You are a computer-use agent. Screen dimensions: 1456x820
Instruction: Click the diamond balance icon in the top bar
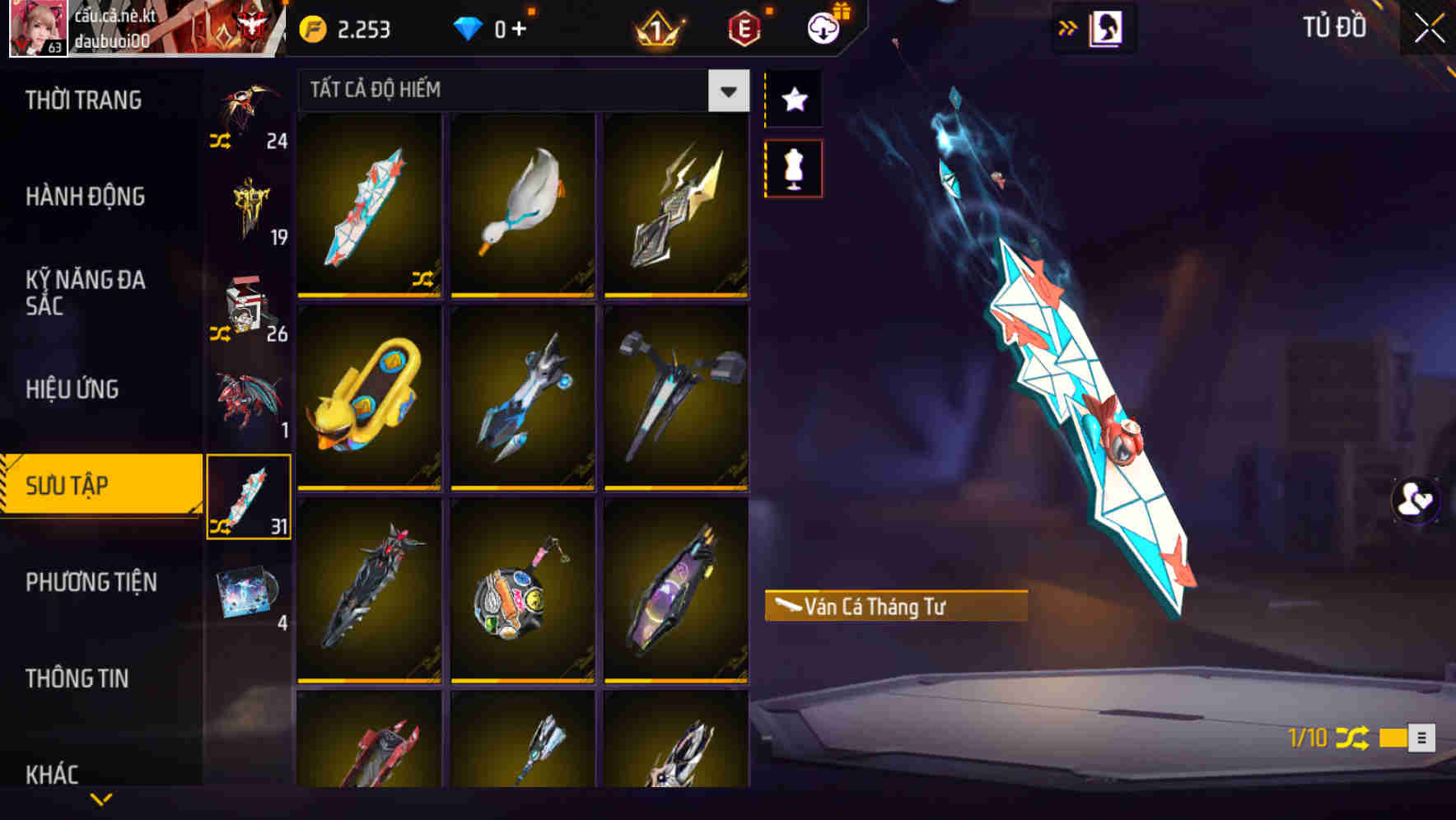(467, 28)
